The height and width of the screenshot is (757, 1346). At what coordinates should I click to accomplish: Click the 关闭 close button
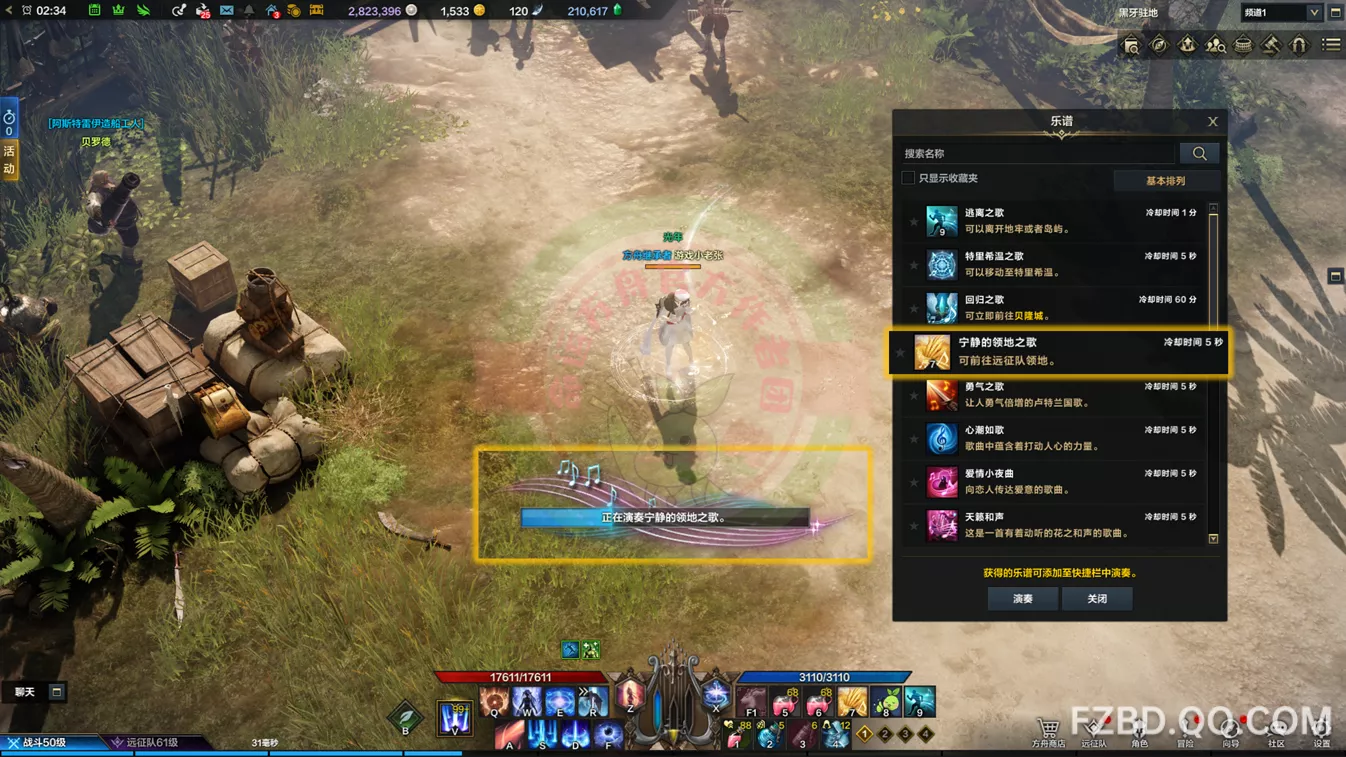(x=1097, y=599)
